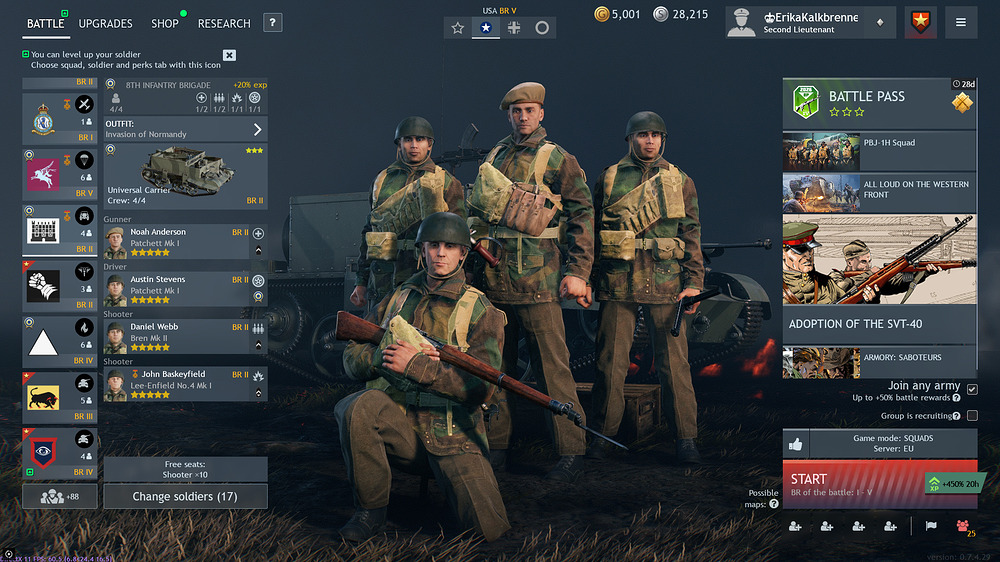Enable the Group is recruiting checkbox

(x=972, y=416)
